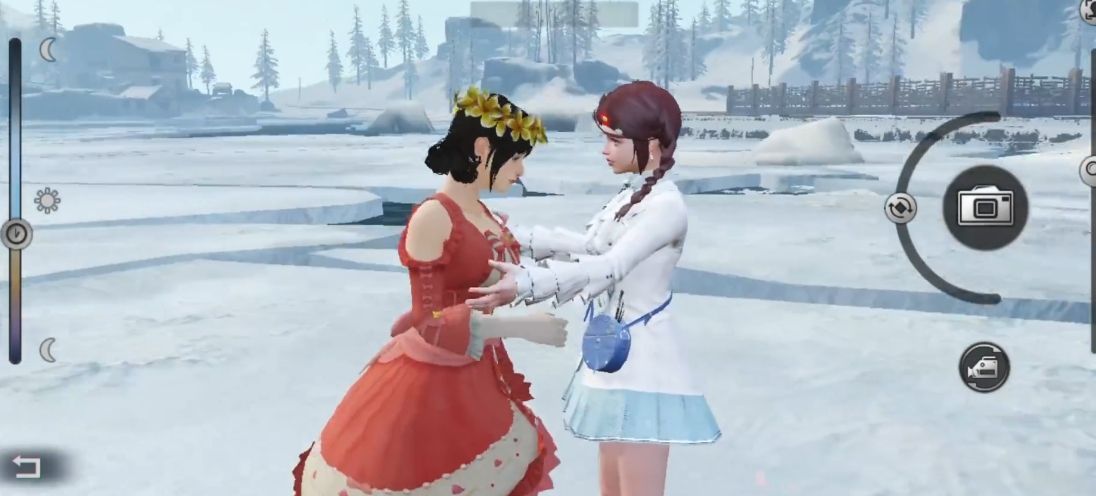The width and height of the screenshot is (1096, 496).
Task: Select the sun icon beside the time slider
Action: click(47, 201)
